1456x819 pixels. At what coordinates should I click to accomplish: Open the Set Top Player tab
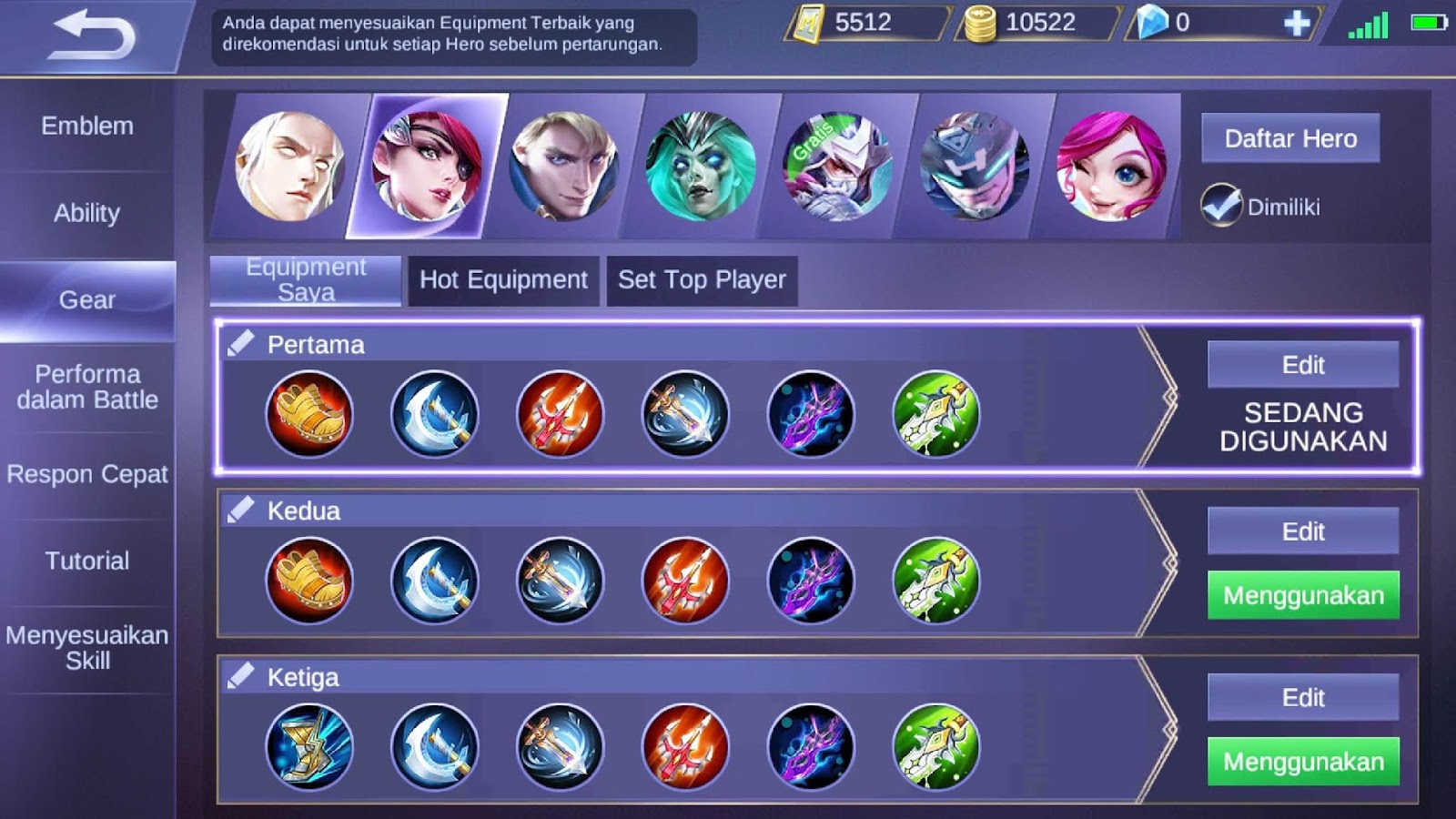[x=701, y=280]
